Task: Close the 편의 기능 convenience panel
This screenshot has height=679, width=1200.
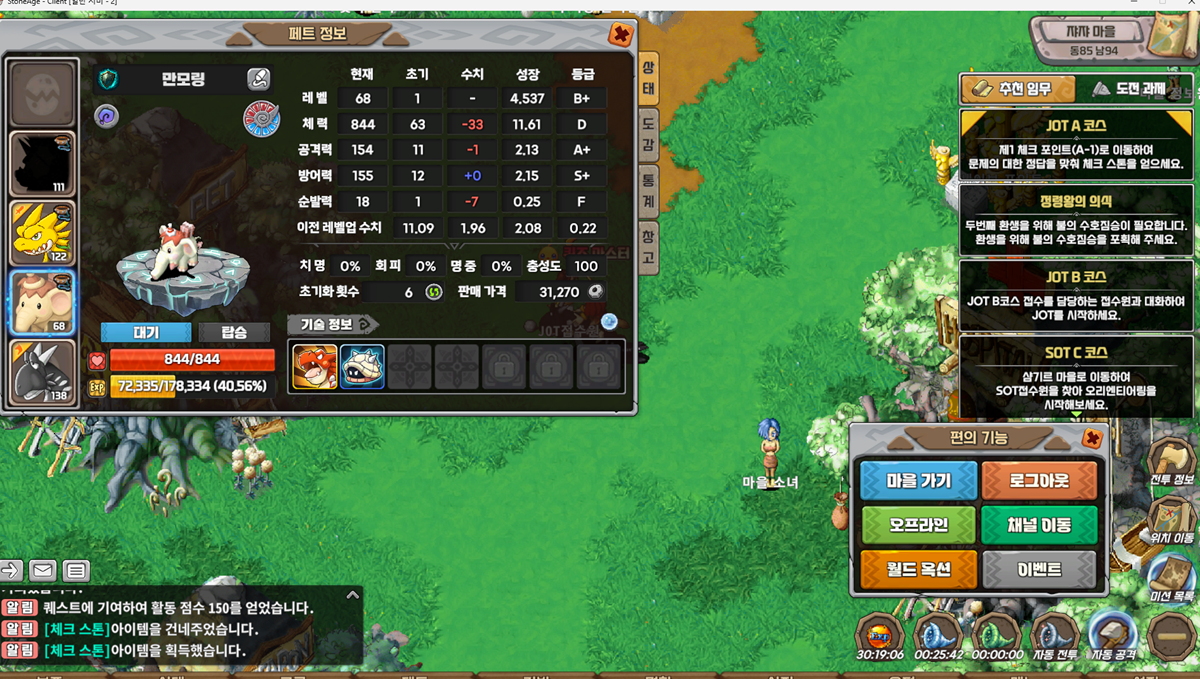Action: point(1092,438)
